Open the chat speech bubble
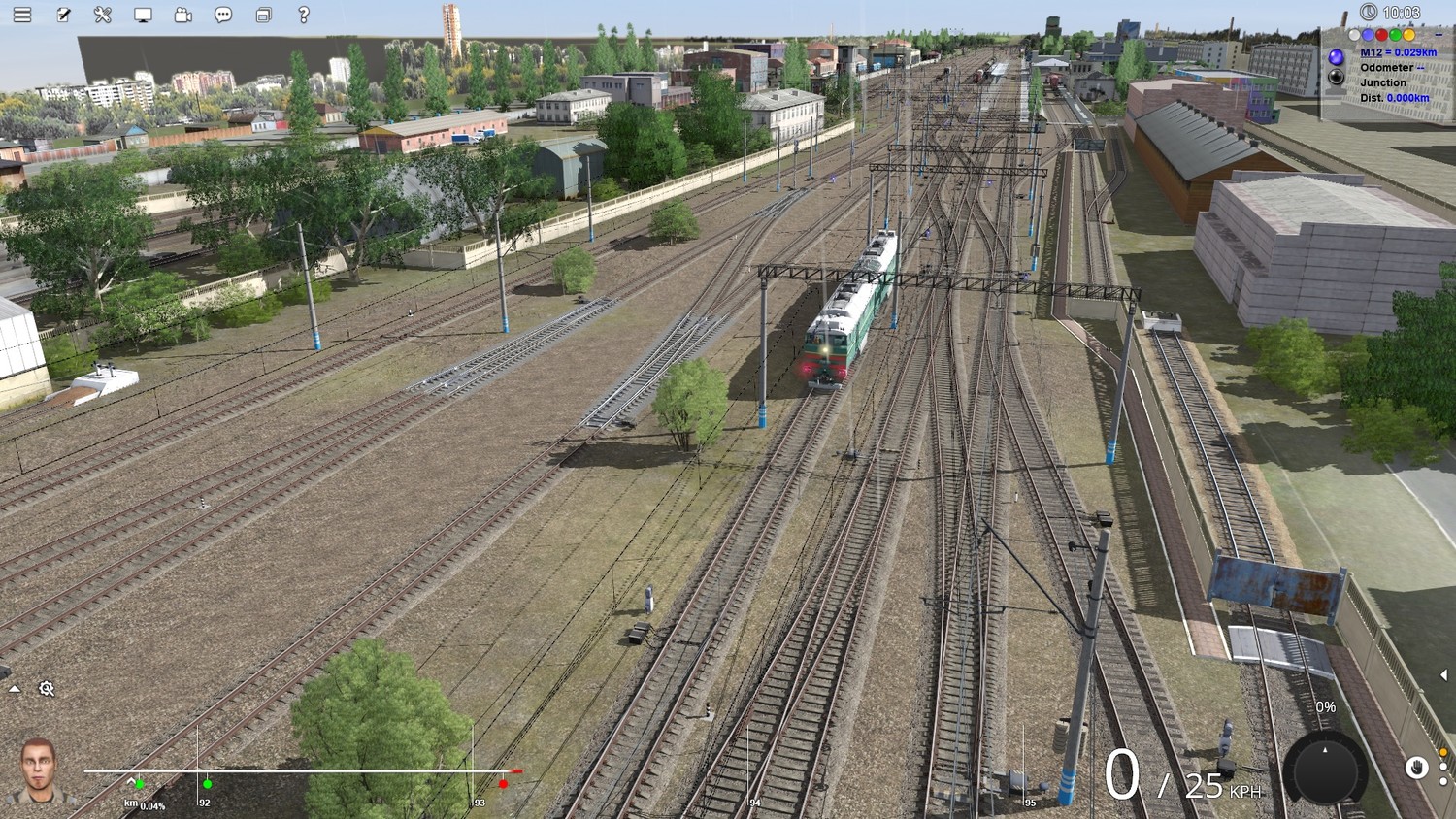Viewport: 1456px width, 819px height. click(x=223, y=15)
